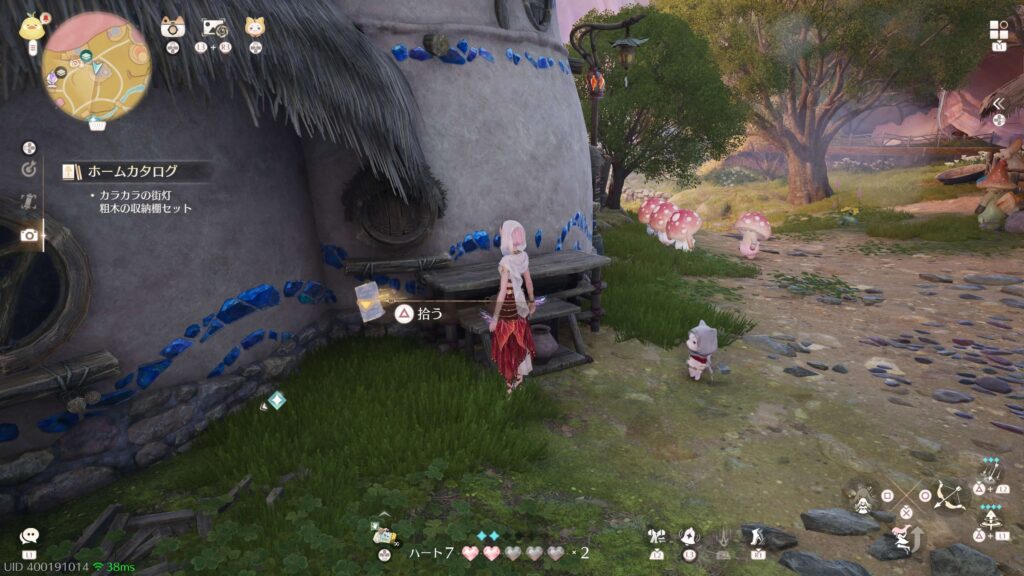Select the boot ability icon
This screenshot has height=576, width=1024.
[755, 537]
